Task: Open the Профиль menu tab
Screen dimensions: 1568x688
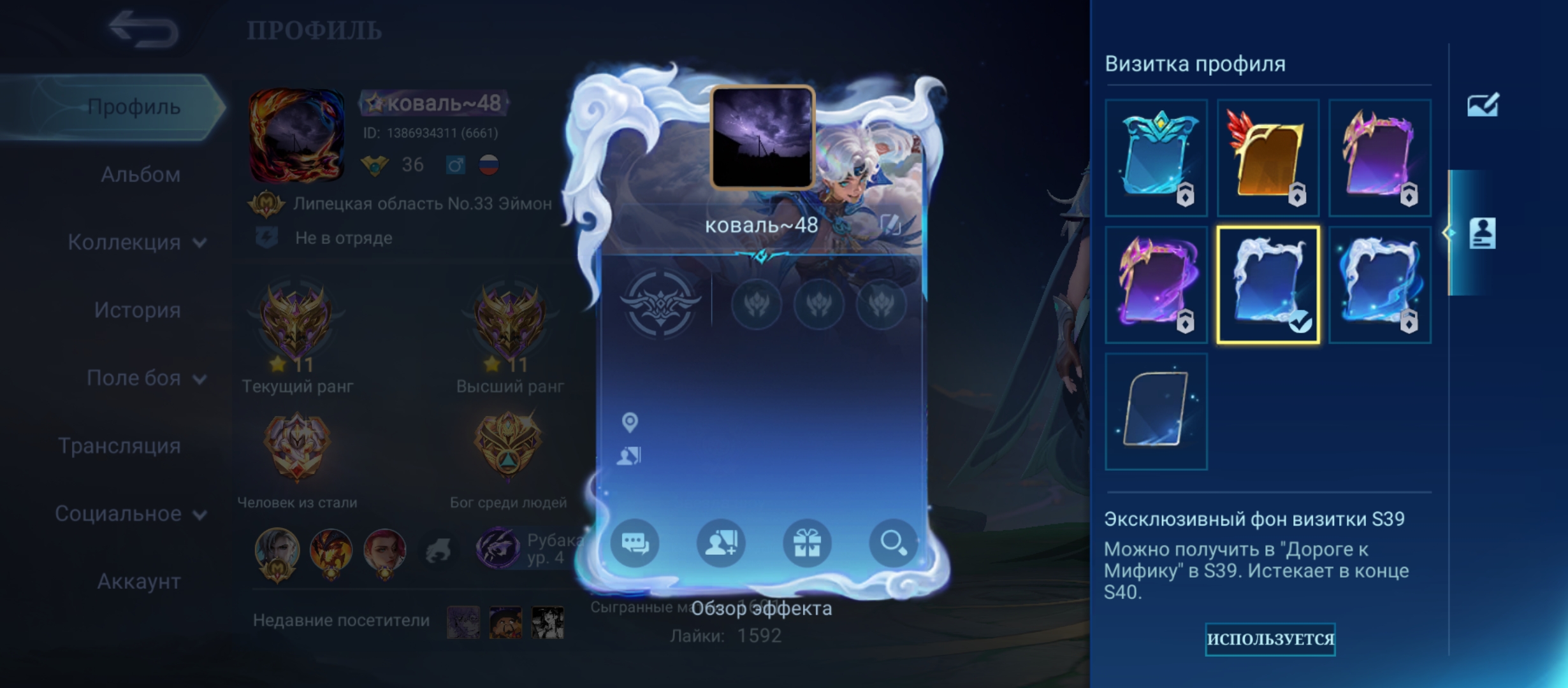Action: click(134, 107)
